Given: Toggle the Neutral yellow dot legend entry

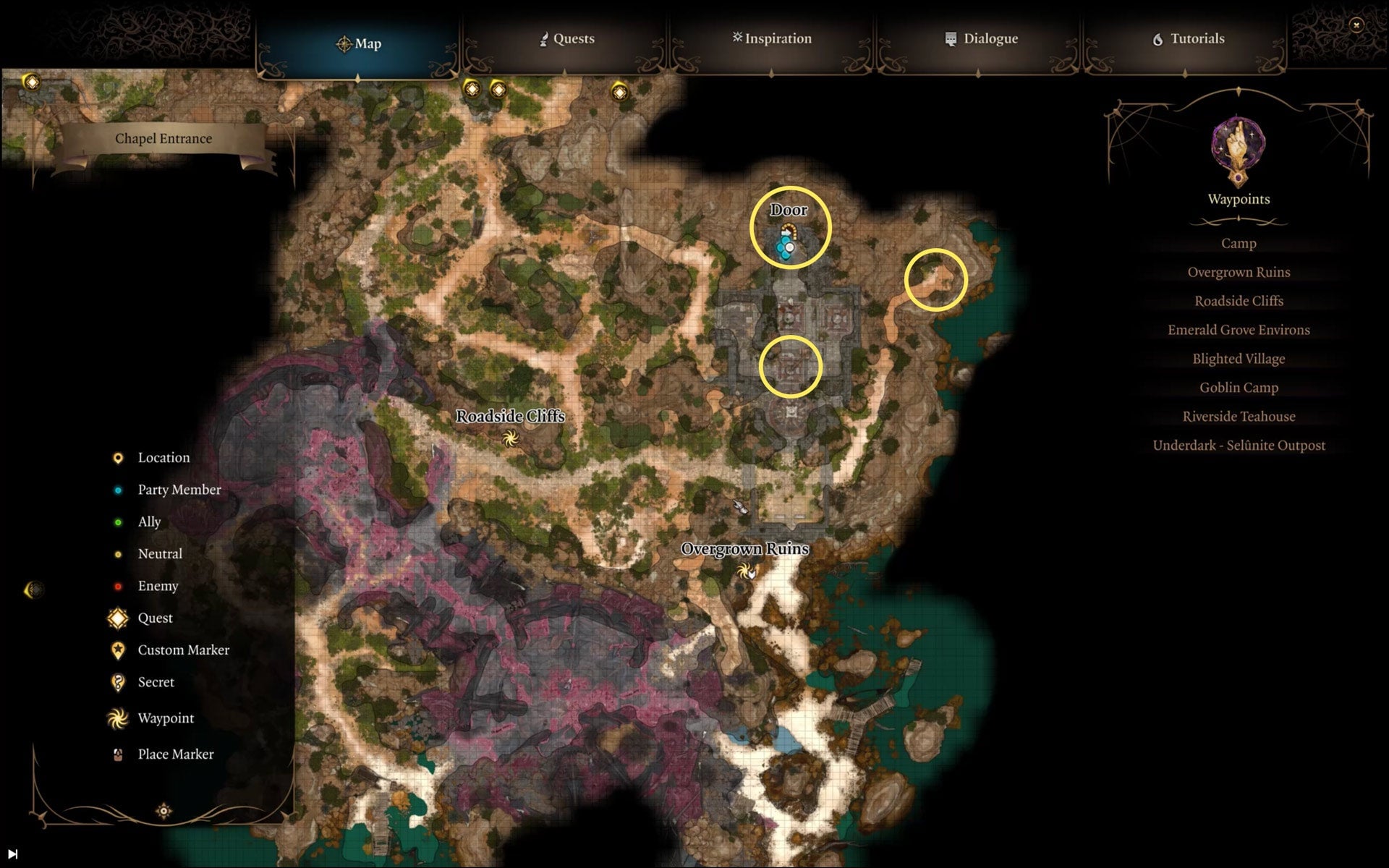Looking at the screenshot, I should tap(117, 553).
